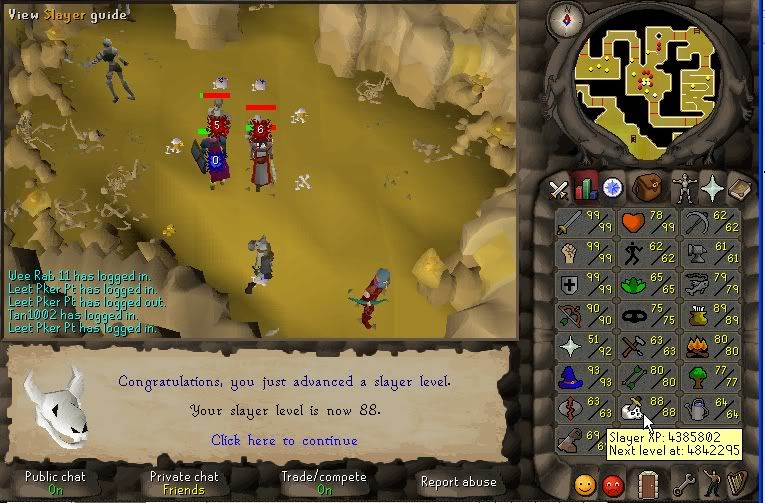
Task: Toggle the Public chat setting
Action: (54, 483)
